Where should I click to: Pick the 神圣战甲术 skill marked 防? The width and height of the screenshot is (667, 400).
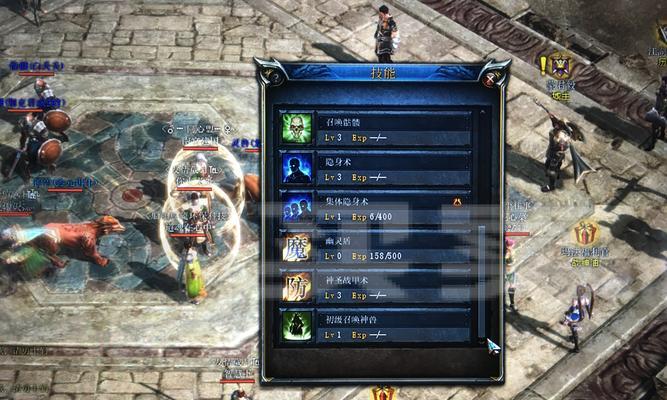click(296, 286)
